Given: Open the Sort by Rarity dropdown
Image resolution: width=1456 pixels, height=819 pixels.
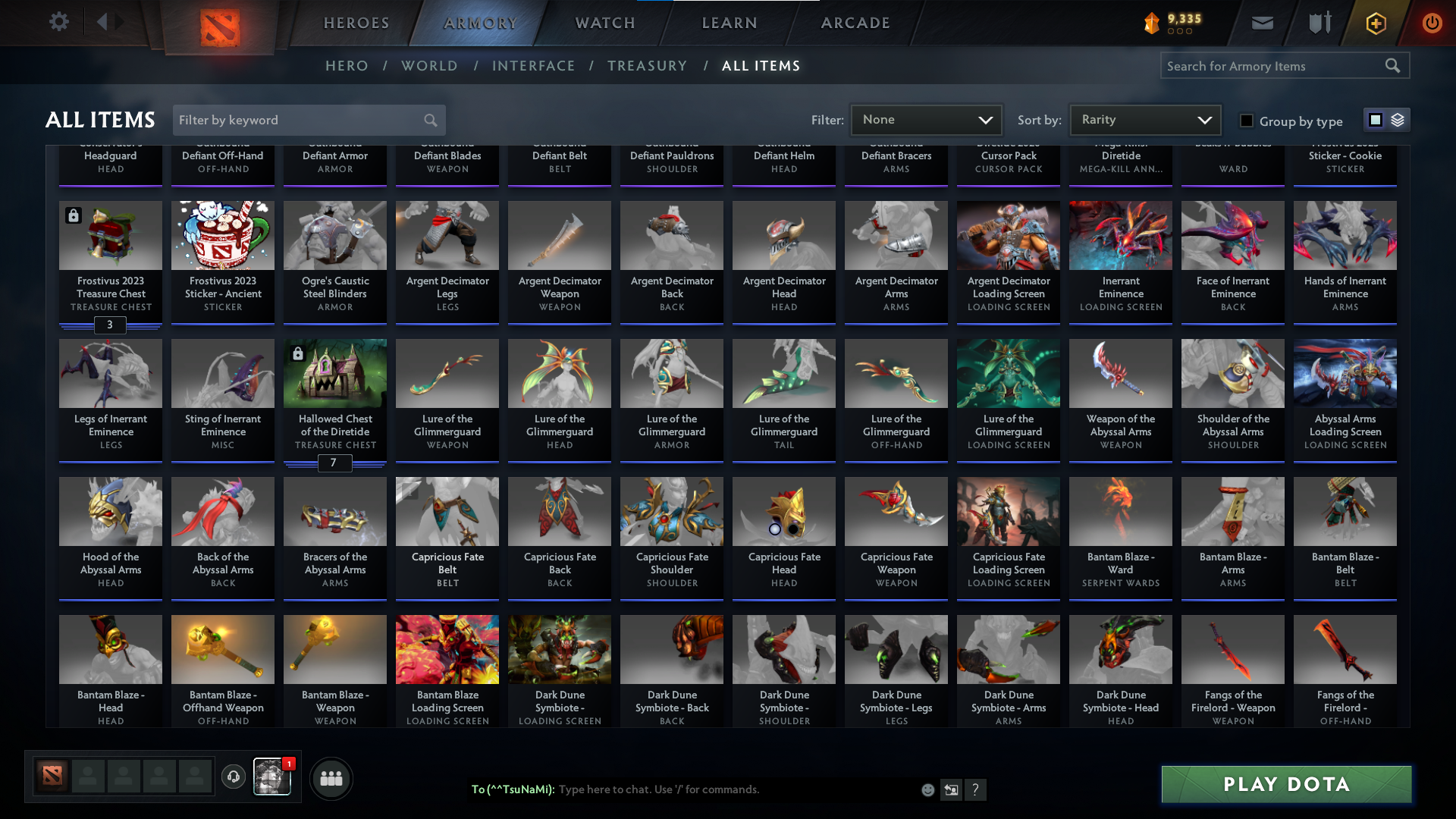Looking at the screenshot, I should pyautogui.click(x=1144, y=119).
